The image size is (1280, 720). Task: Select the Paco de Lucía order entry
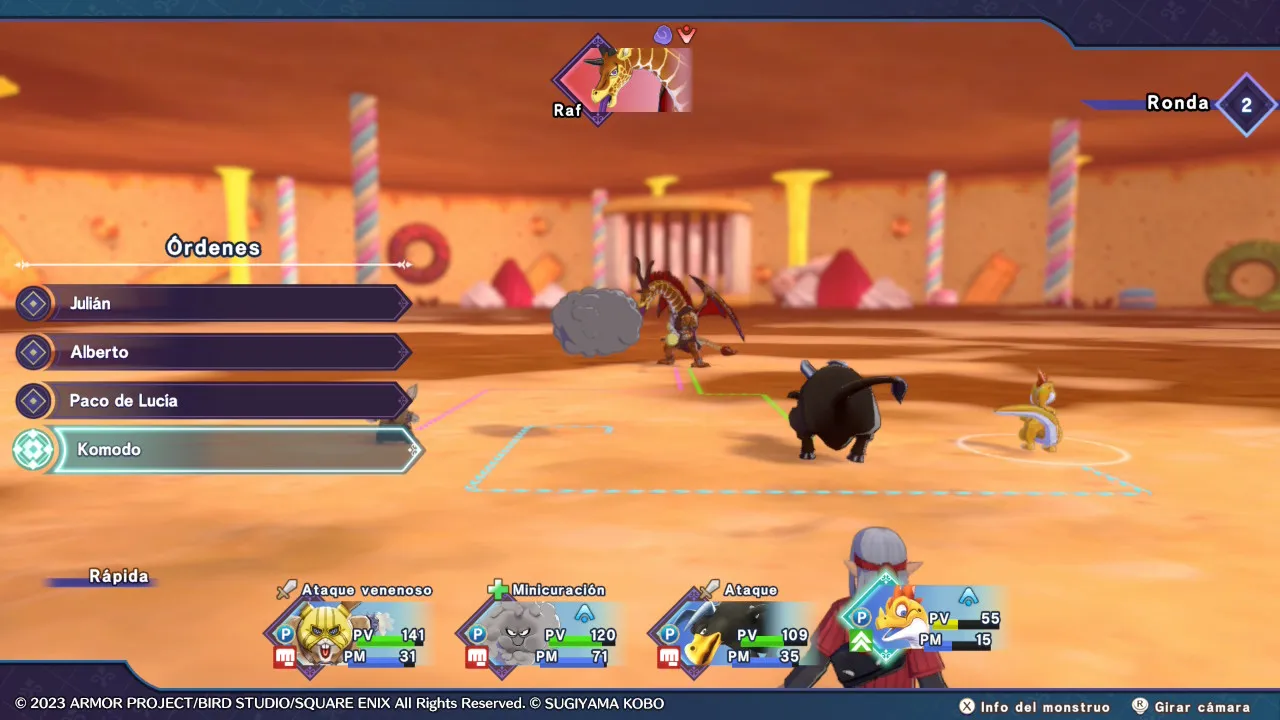(x=215, y=401)
